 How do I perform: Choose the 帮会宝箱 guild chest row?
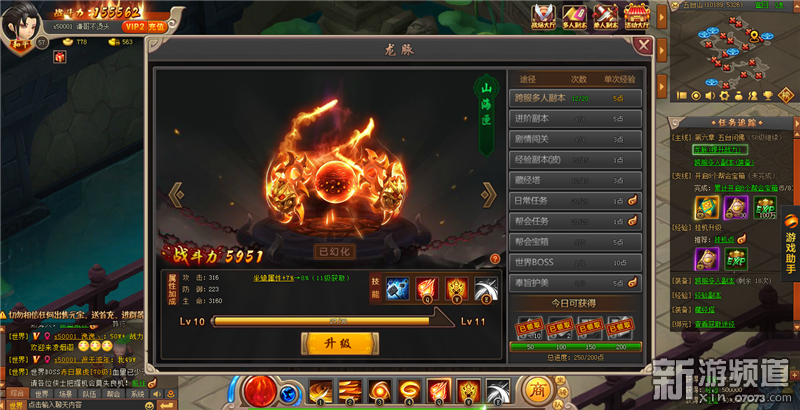point(578,242)
